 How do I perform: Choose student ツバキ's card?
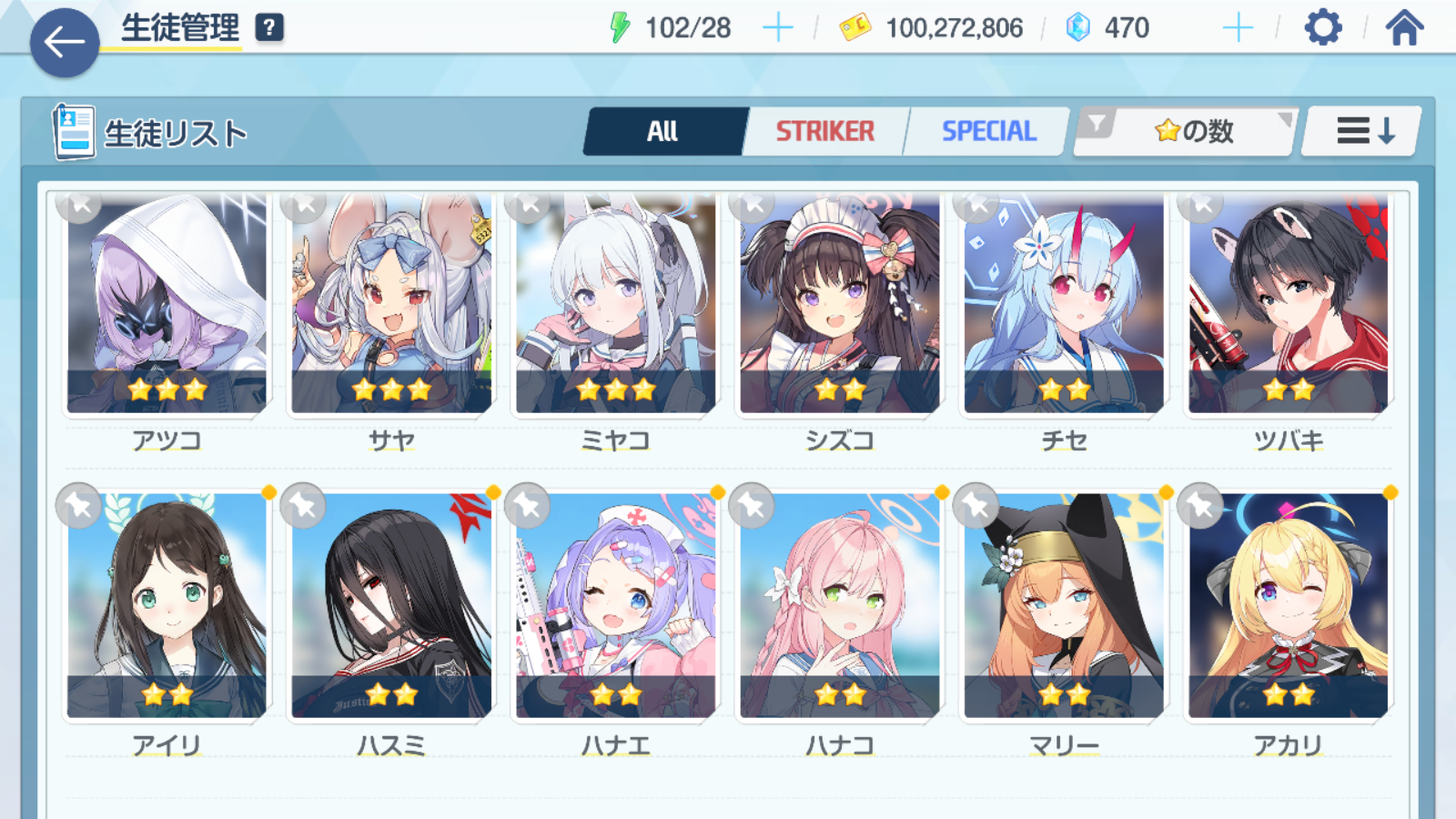[1289, 305]
